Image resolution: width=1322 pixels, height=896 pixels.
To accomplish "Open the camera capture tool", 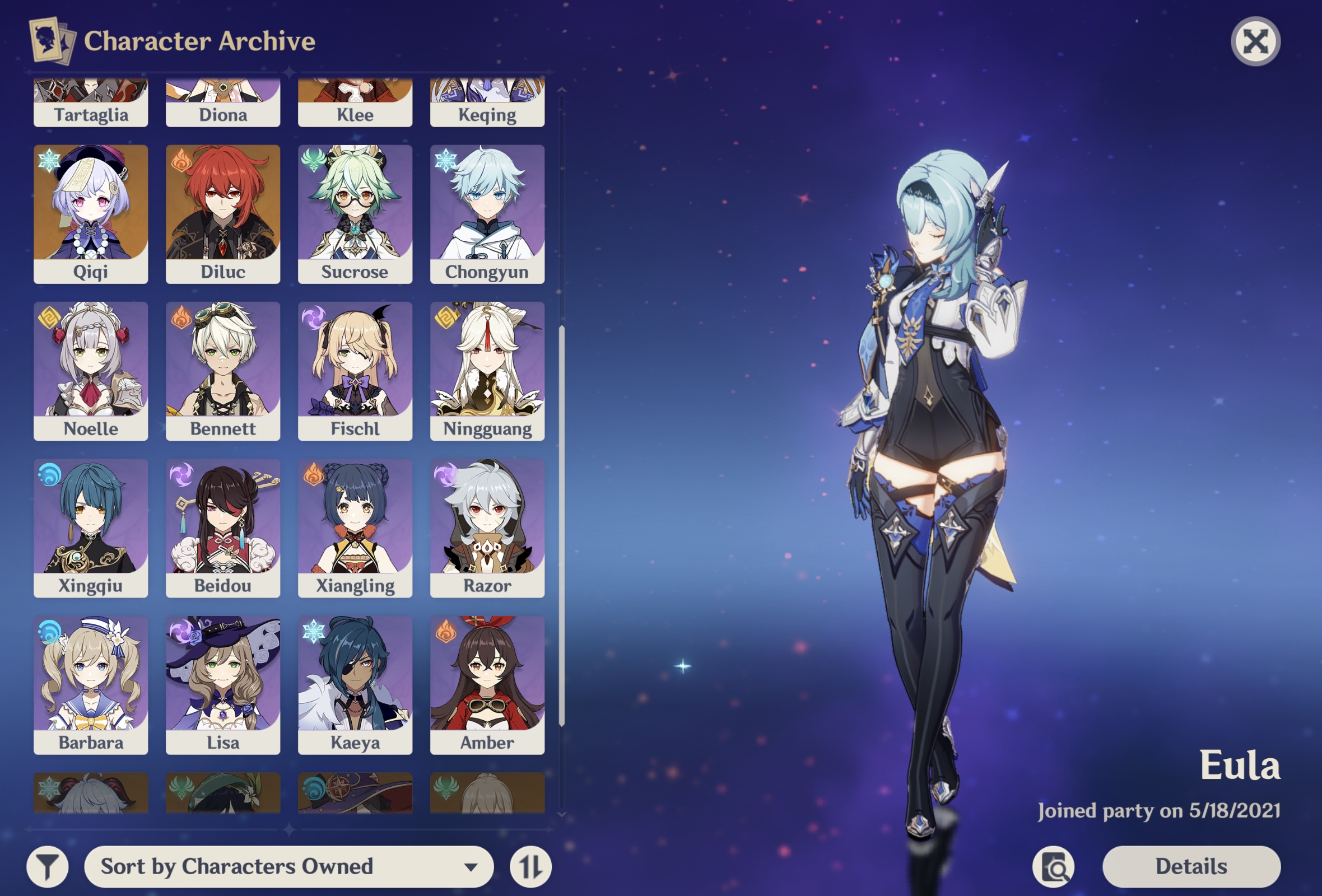I will [x=1055, y=866].
